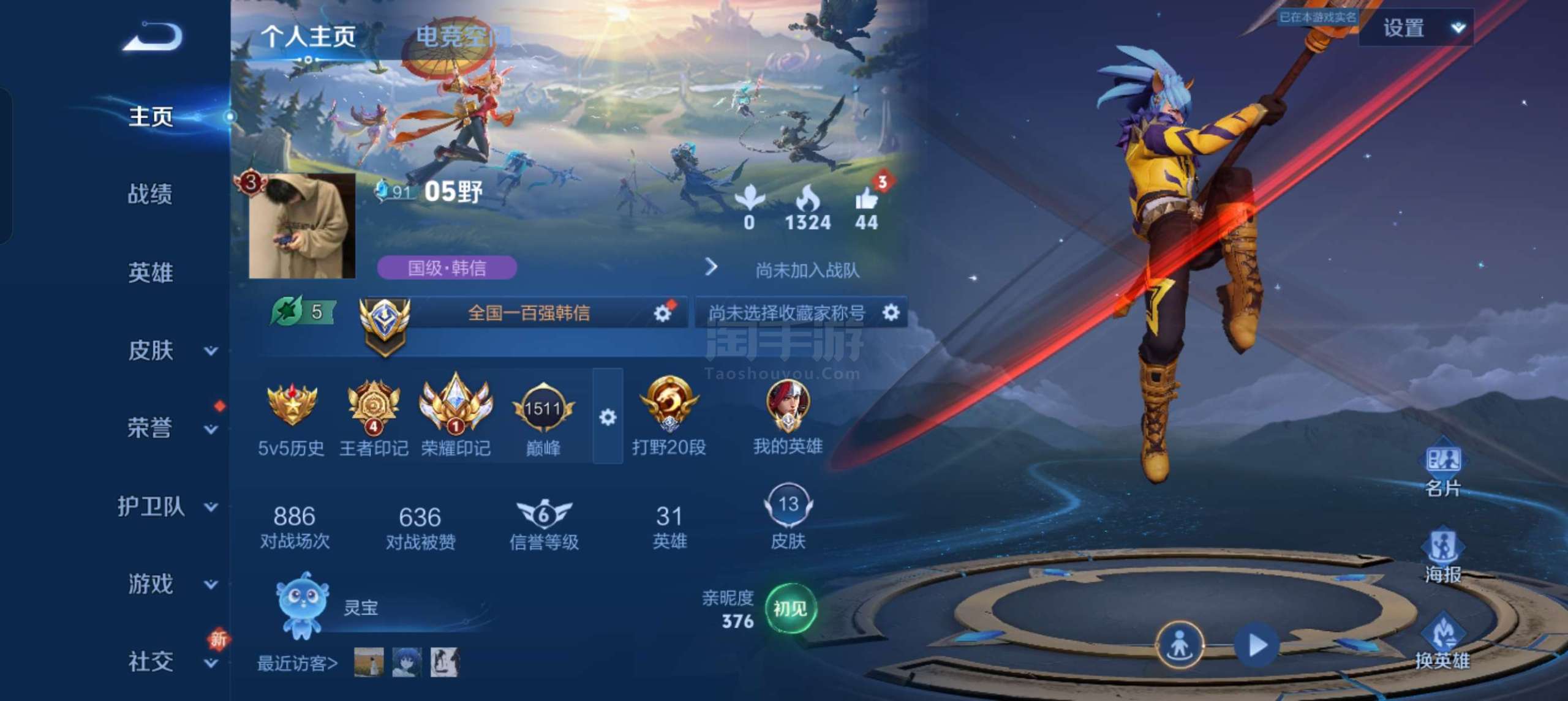Screen dimensions: 1568x701
Task: Click the player avatar photo
Action: tap(302, 225)
